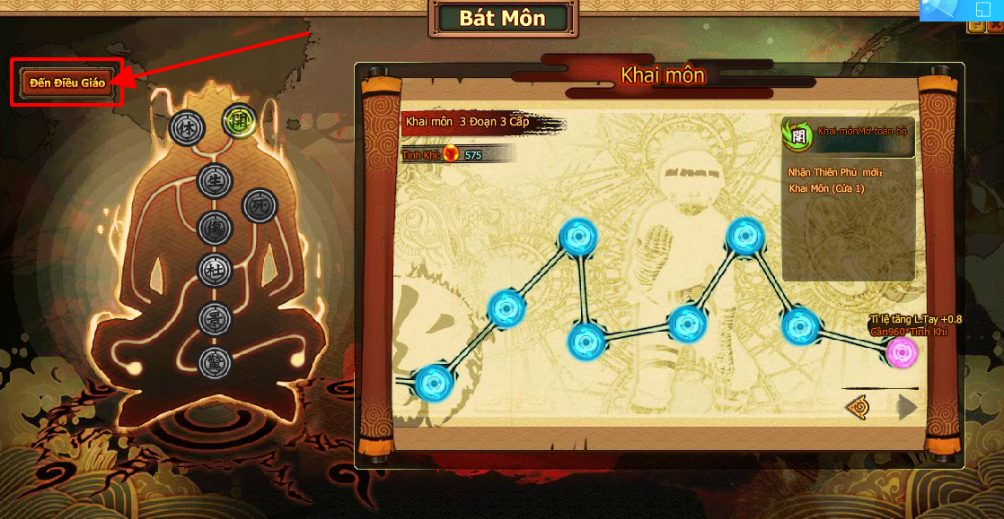
Task: Select the 休 gate icon on the body
Action: coord(187,127)
